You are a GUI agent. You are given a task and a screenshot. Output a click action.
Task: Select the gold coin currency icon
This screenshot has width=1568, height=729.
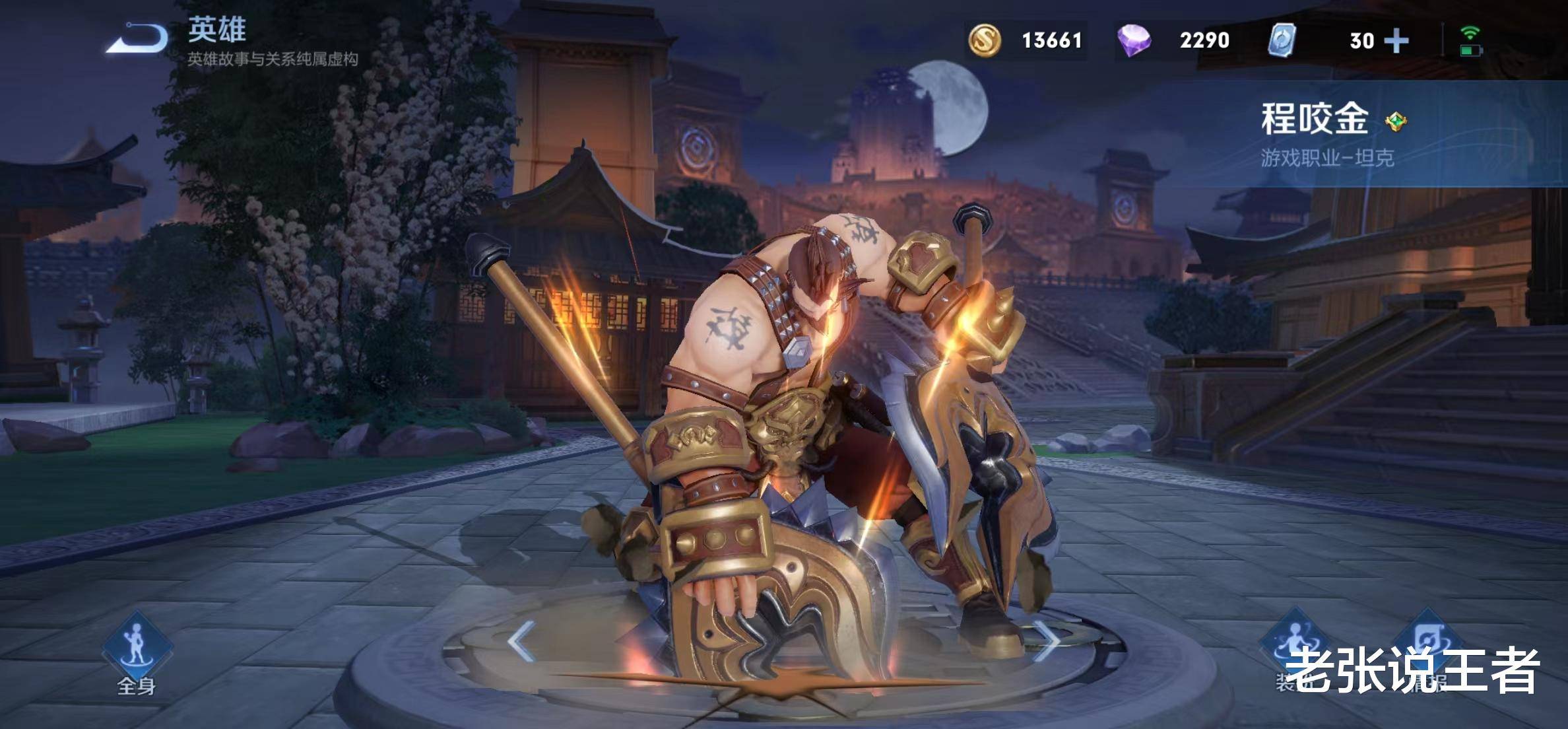[x=984, y=40]
